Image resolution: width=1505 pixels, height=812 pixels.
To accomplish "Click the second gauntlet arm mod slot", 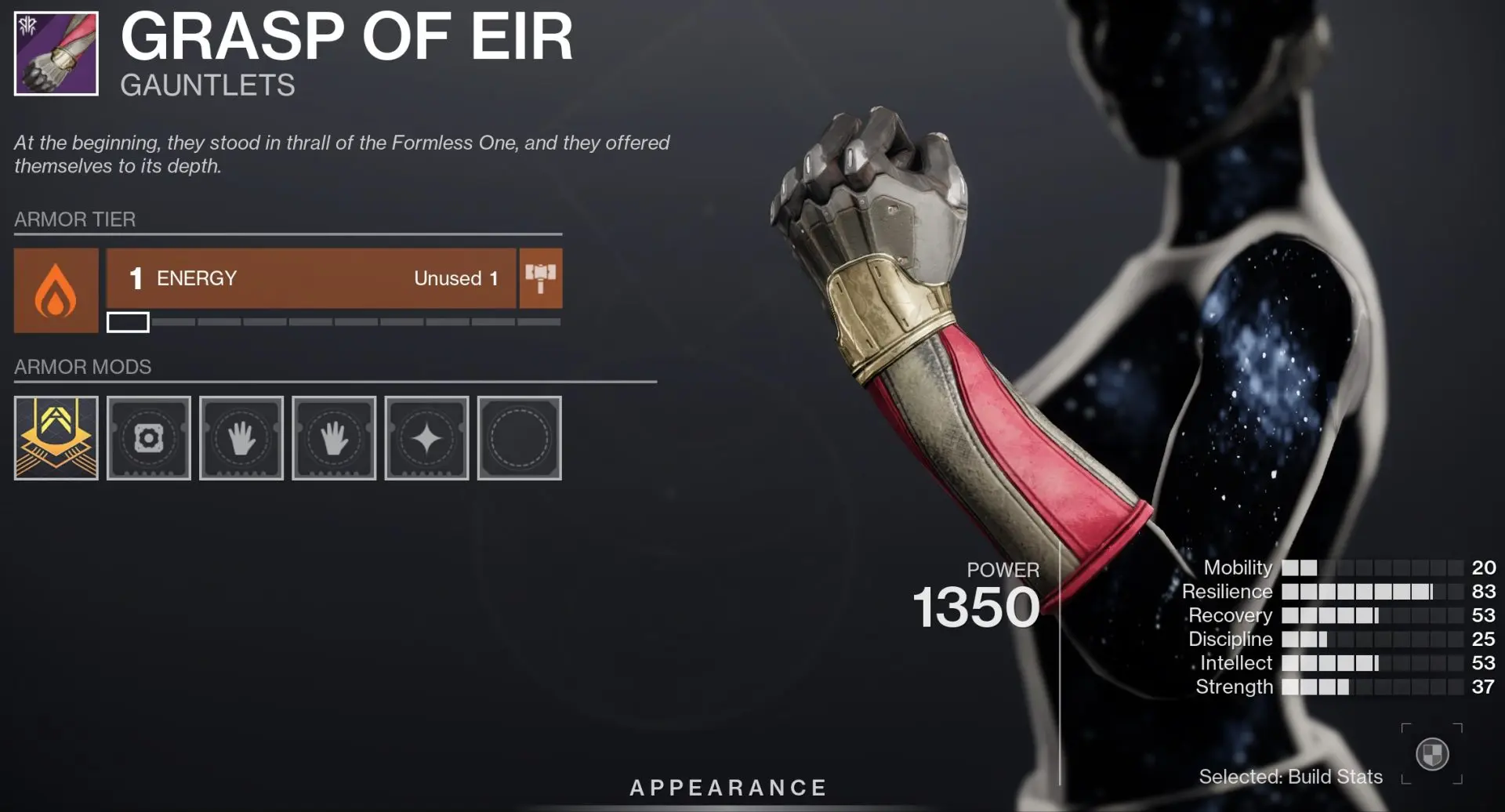I will 334,438.
